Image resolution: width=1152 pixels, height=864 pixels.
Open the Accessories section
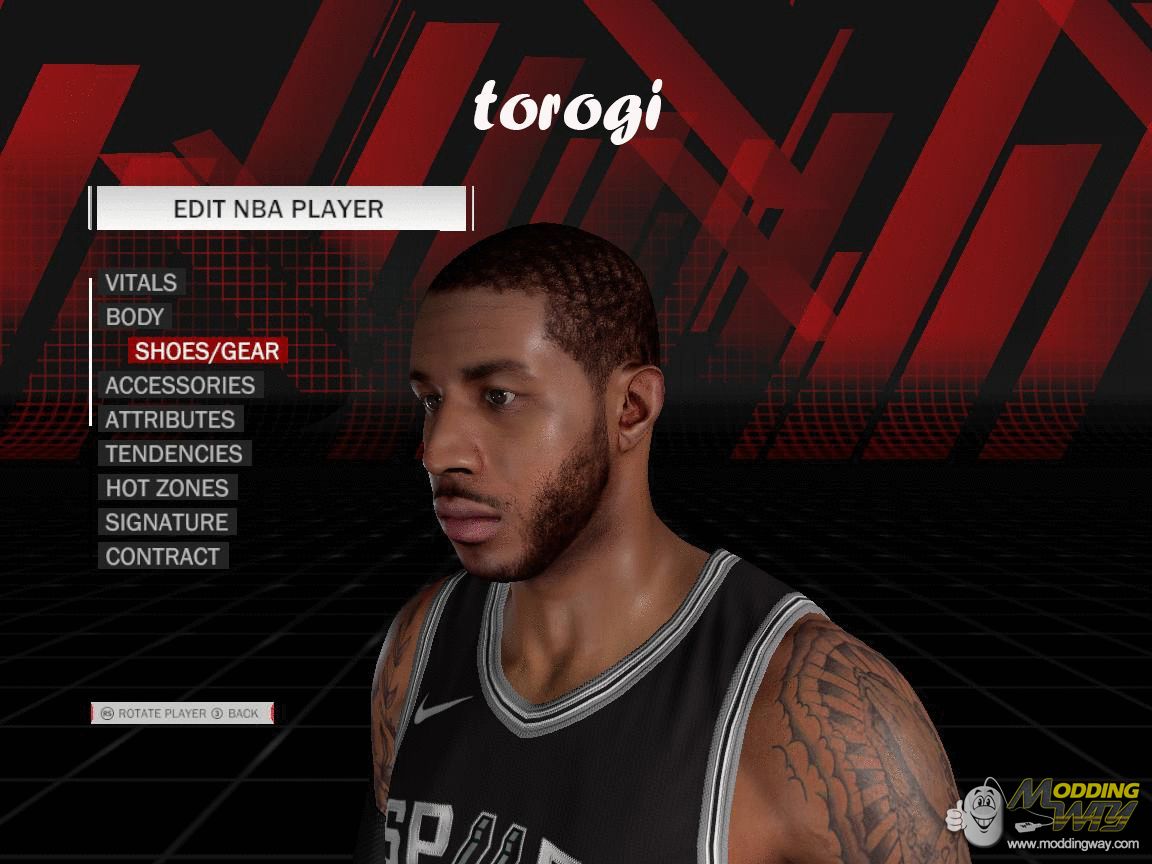coord(180,385)
